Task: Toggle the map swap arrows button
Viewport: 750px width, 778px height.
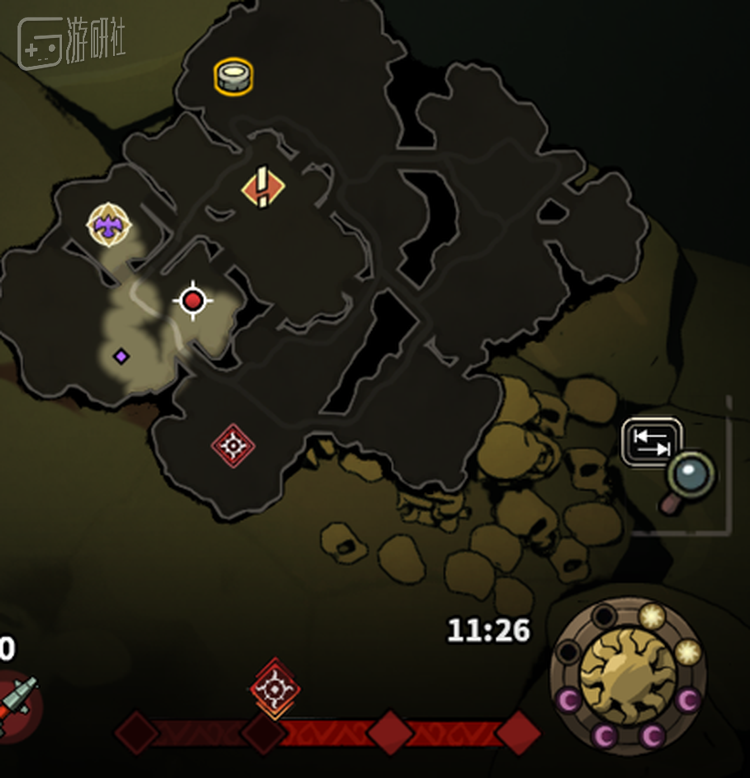Action: pyautogui.click(x=652, y=442)
